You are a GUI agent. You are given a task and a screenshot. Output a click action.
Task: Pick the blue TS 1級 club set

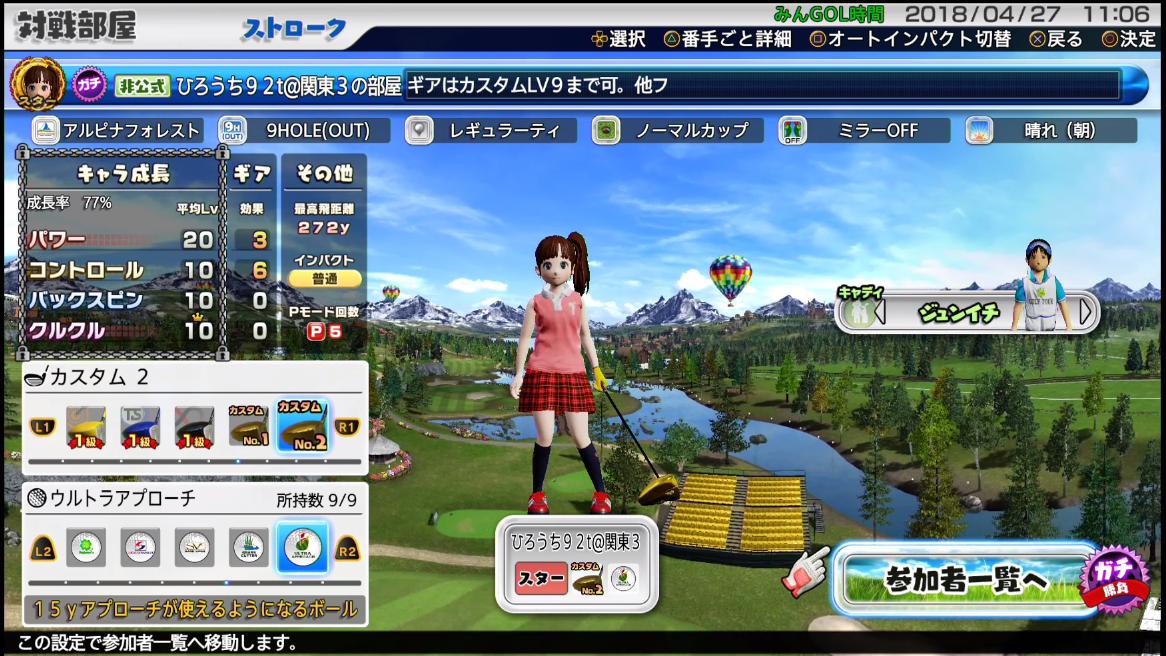point(140,427)
